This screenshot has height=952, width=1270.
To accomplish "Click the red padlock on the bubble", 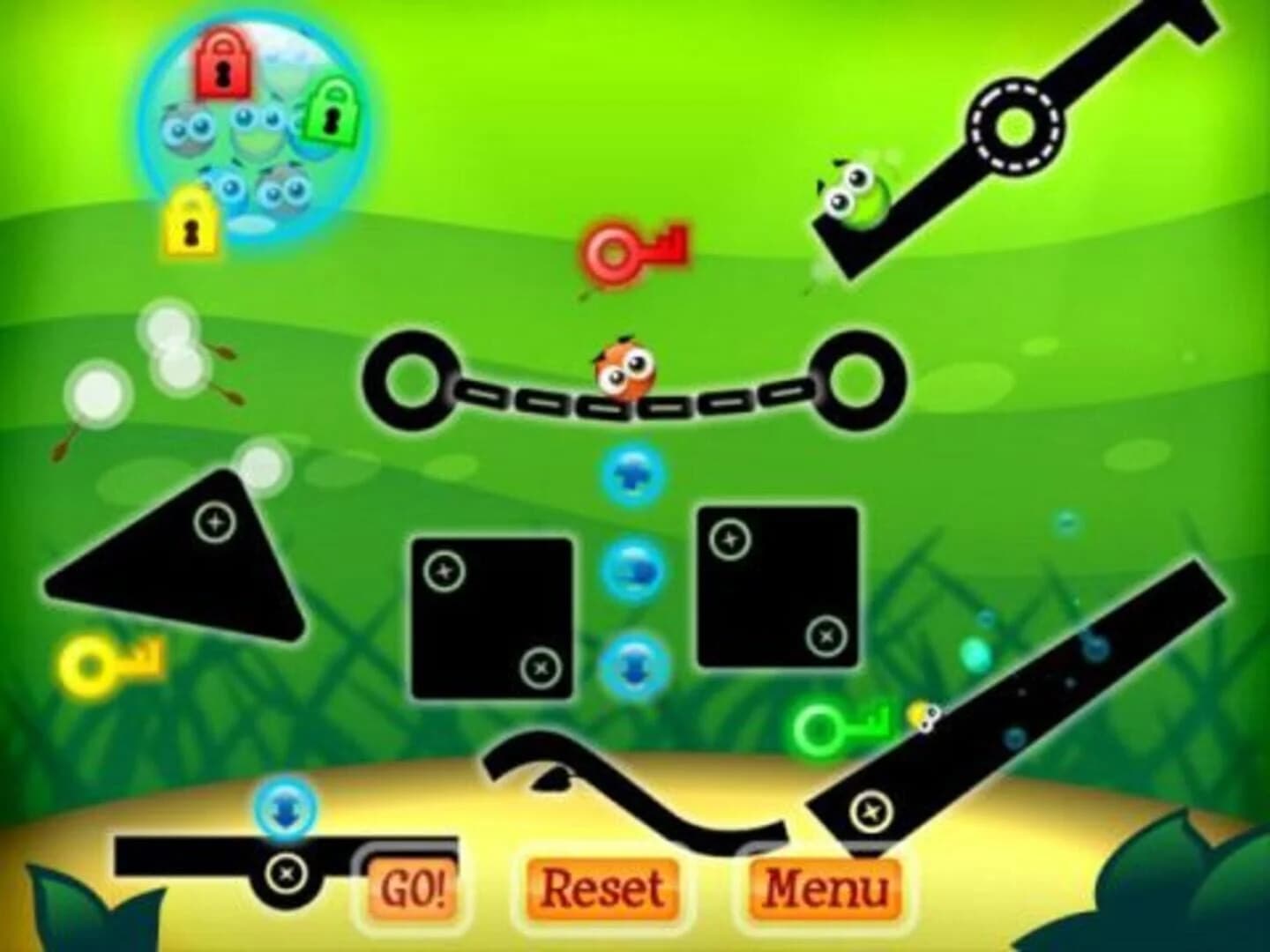I will pos(220,63).
